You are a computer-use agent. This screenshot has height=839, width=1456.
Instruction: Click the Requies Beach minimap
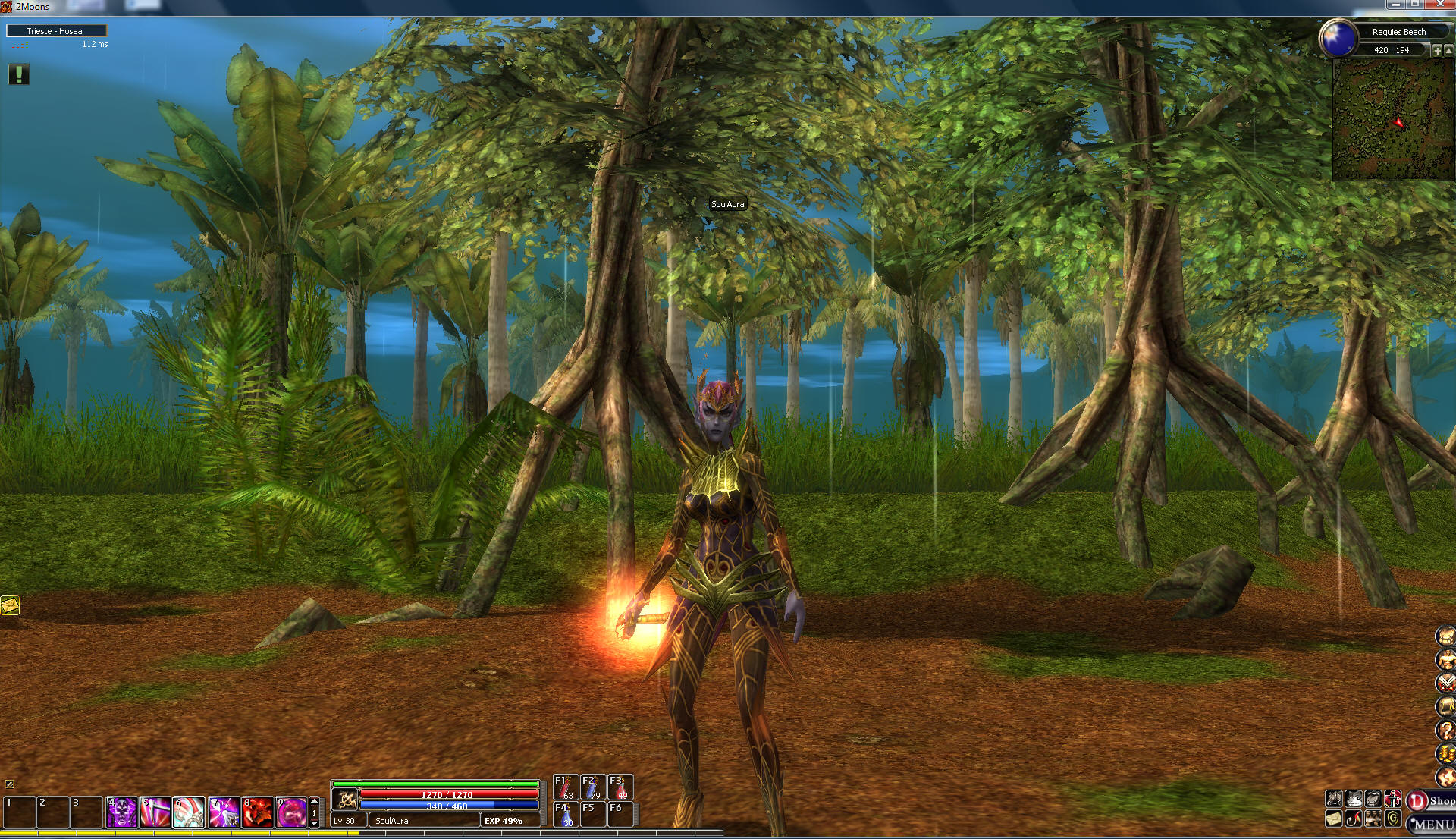1393,121
